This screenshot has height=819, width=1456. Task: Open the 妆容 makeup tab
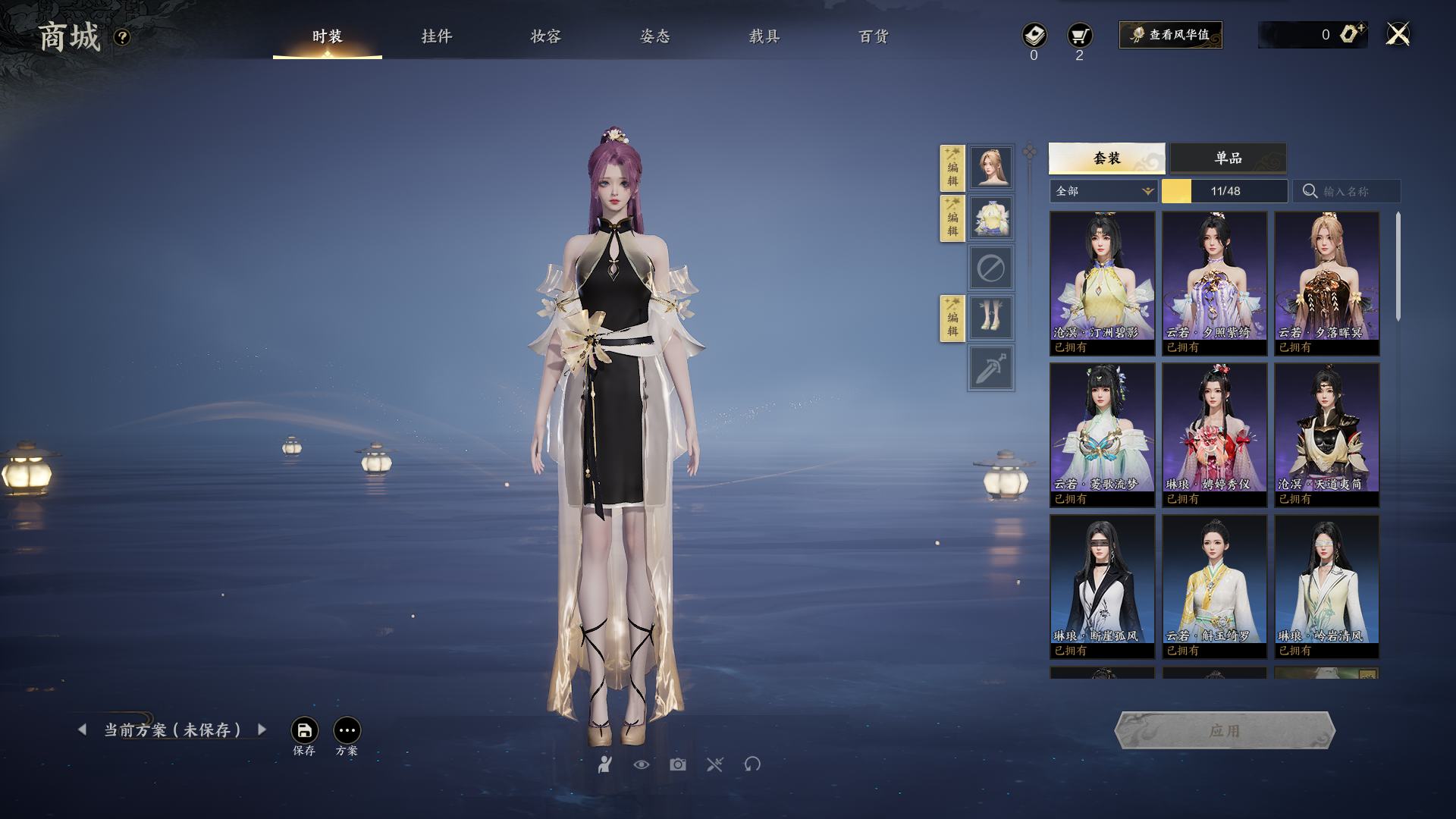545,36
